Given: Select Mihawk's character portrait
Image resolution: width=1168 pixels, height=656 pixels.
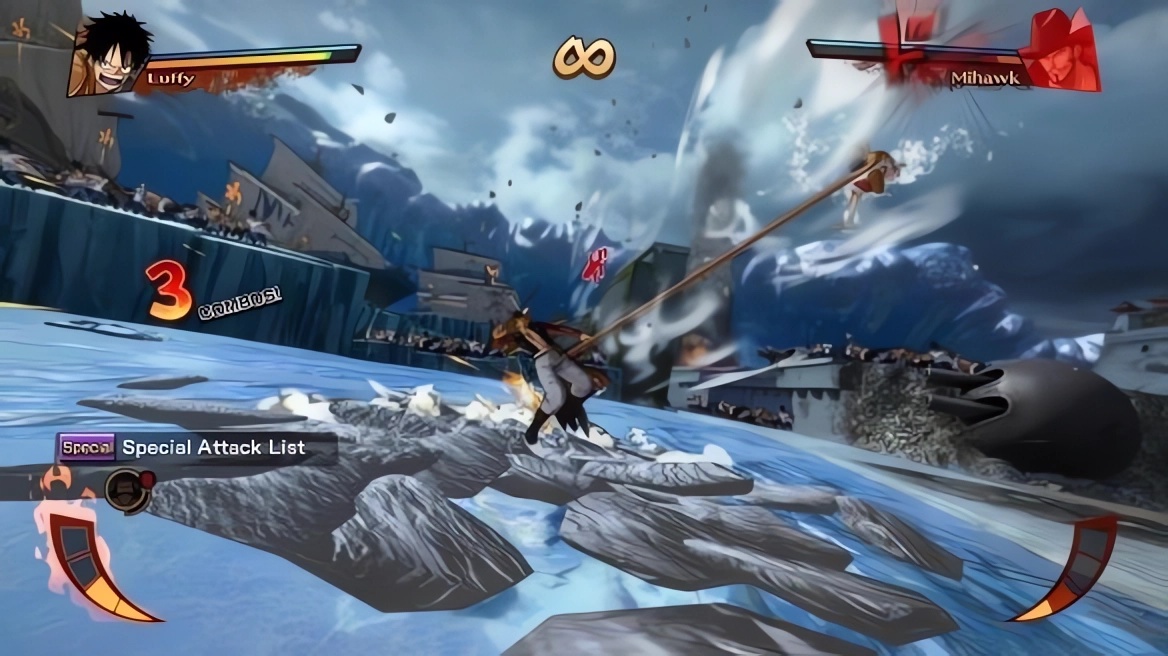Looking at the screenshot, I should click(1060, 52).
